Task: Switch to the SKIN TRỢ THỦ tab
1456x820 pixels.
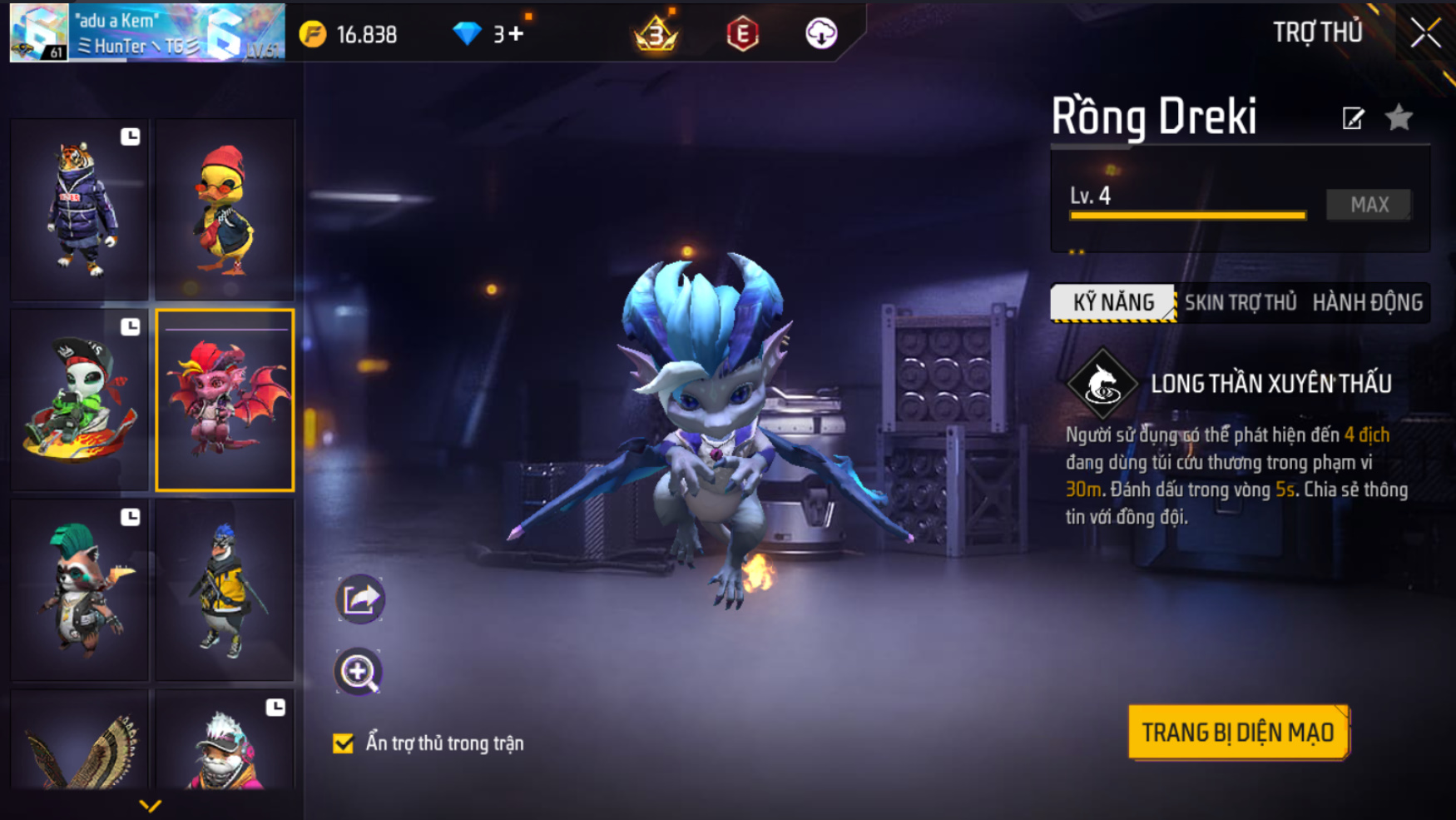Action: coord(1241,302)
